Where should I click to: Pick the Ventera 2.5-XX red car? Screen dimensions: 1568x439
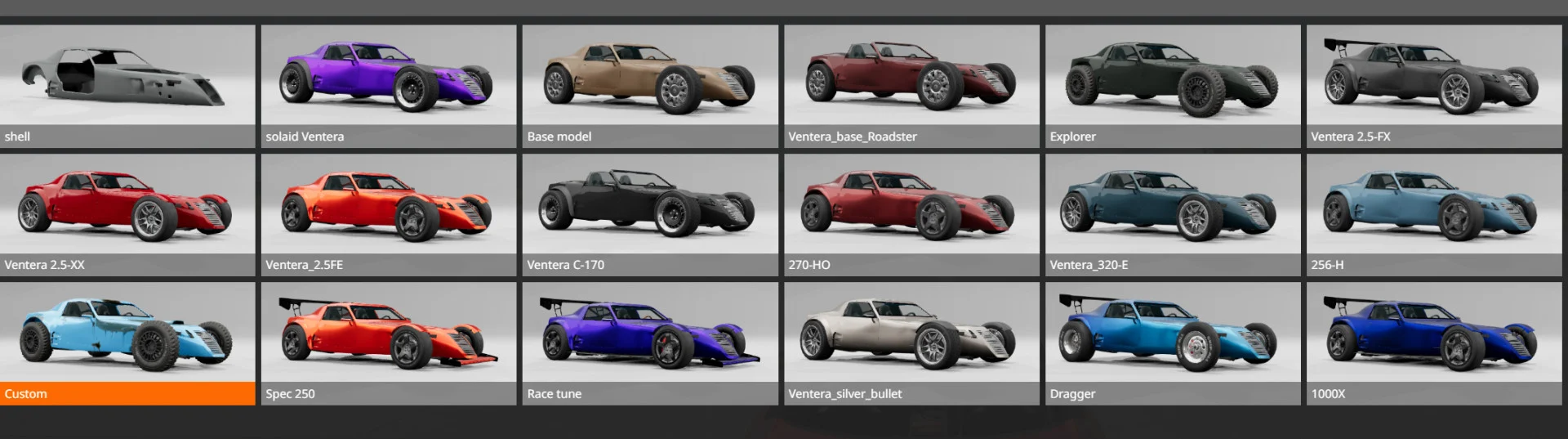pyautogui.click(x=127, y=214)
